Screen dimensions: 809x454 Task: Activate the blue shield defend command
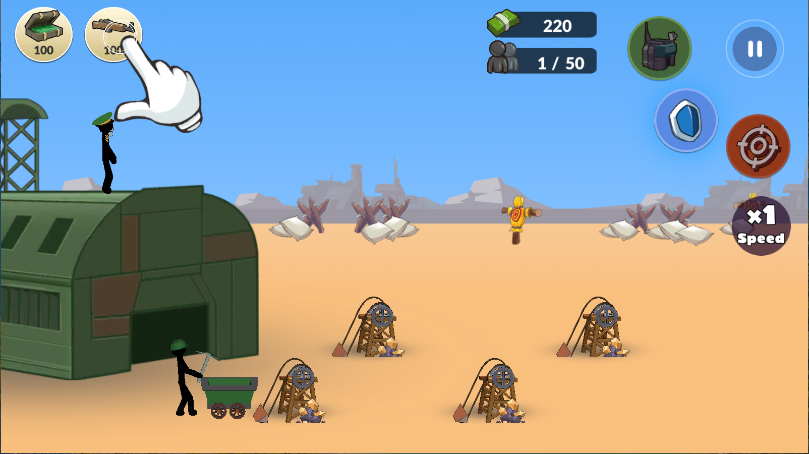tap(686, 121)
